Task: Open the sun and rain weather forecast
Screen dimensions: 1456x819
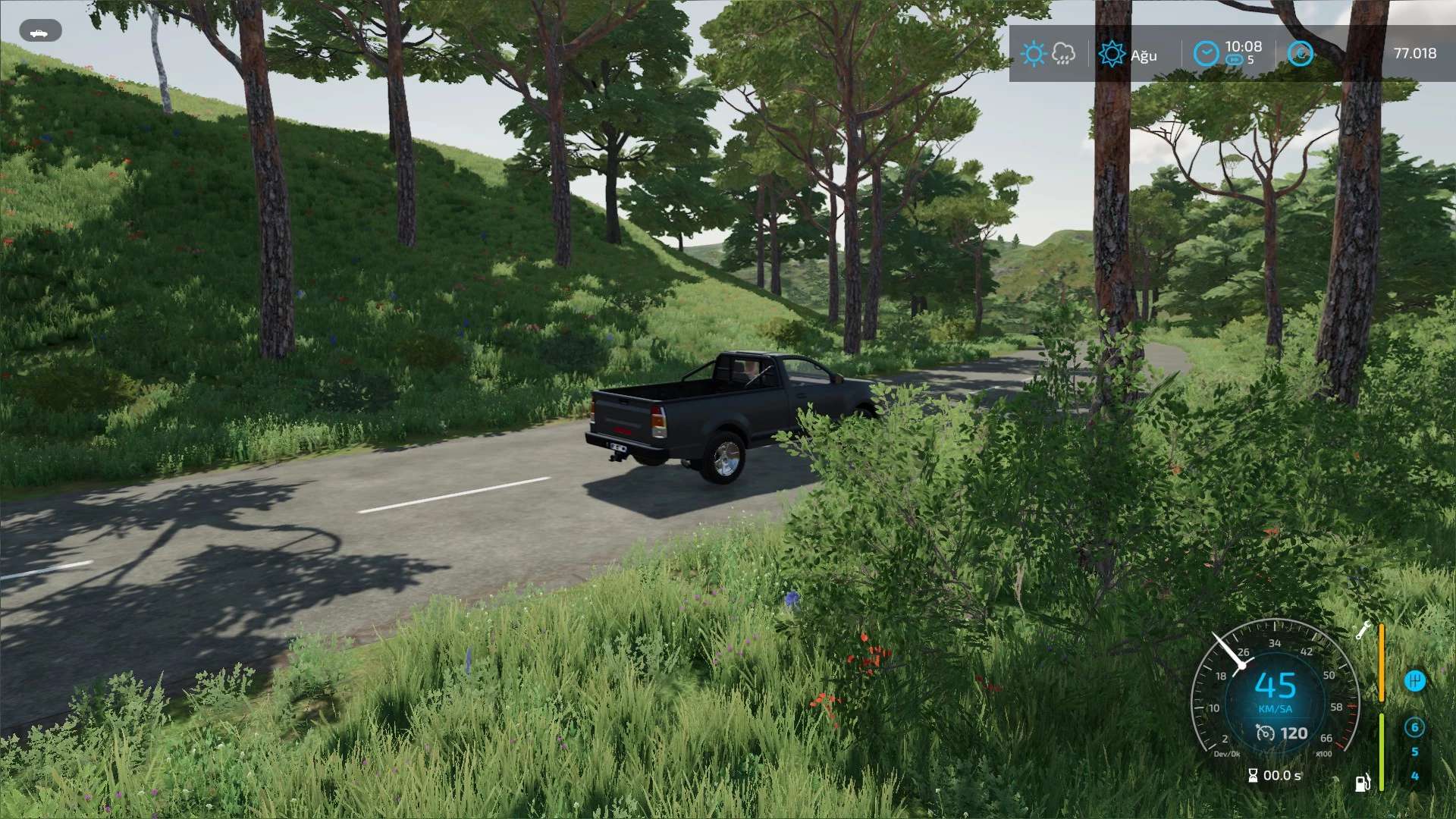Action: point(1048,54)
